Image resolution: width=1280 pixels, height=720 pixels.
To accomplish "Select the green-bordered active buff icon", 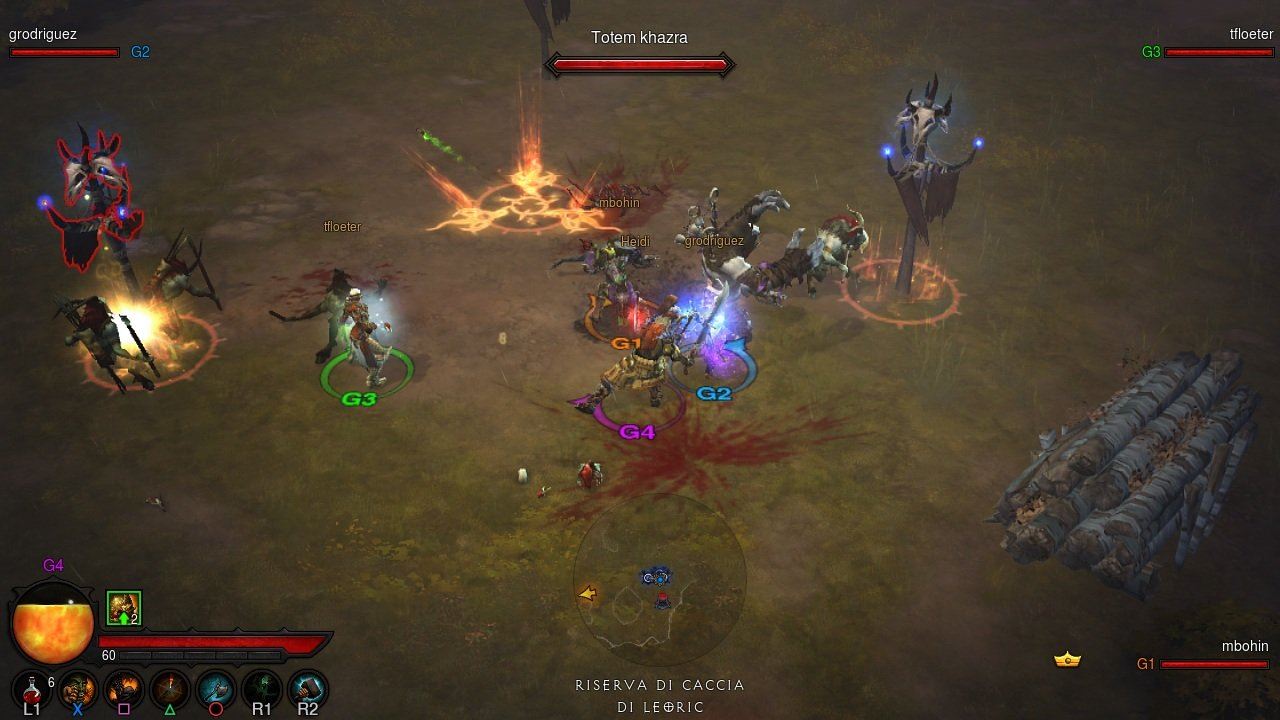I will [x=124, y=608].
